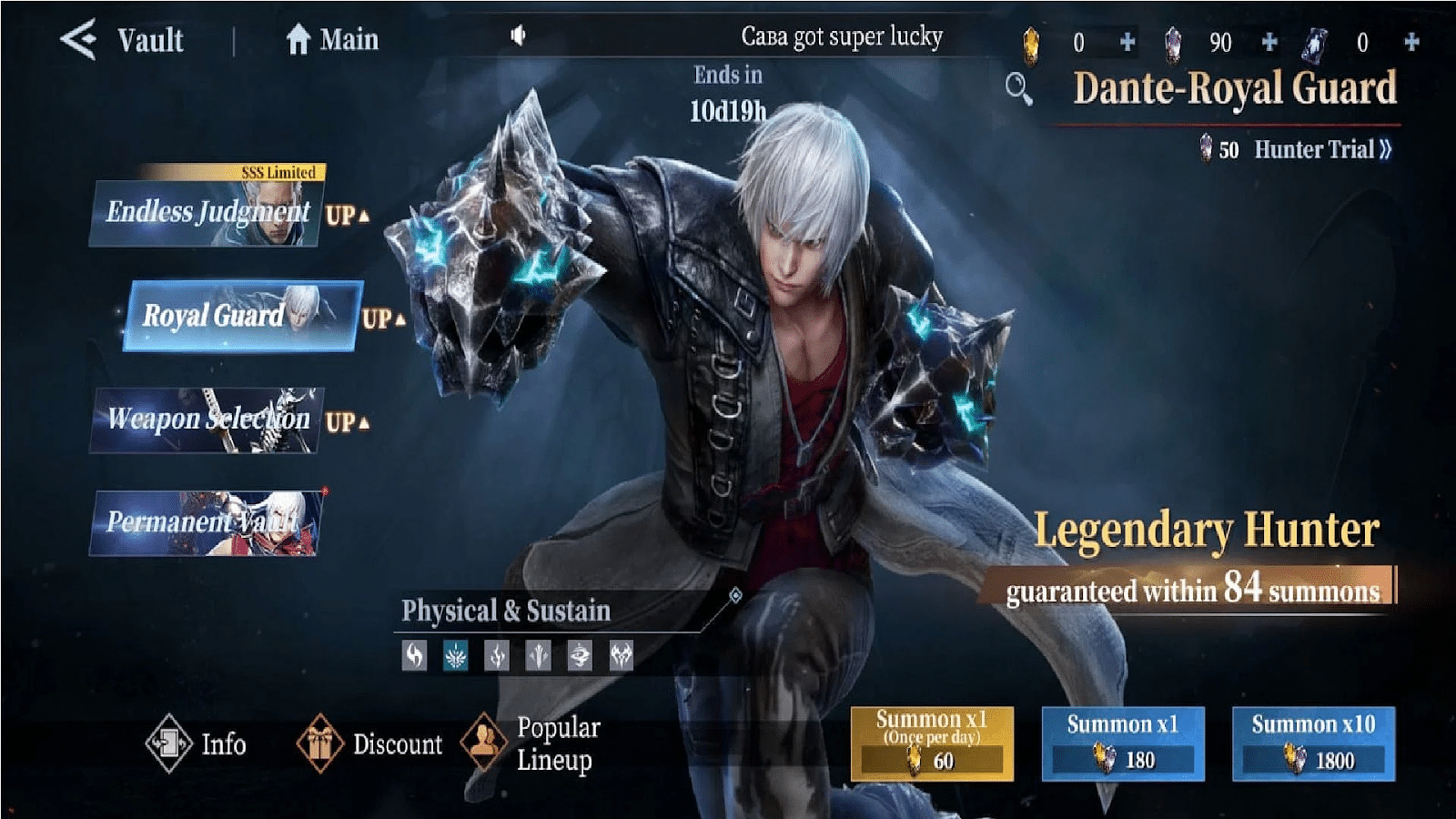The height and width of the screenshot is (819, 1456).
Task: View the Popular Lineup icon
Action: (x=482, y=744)
